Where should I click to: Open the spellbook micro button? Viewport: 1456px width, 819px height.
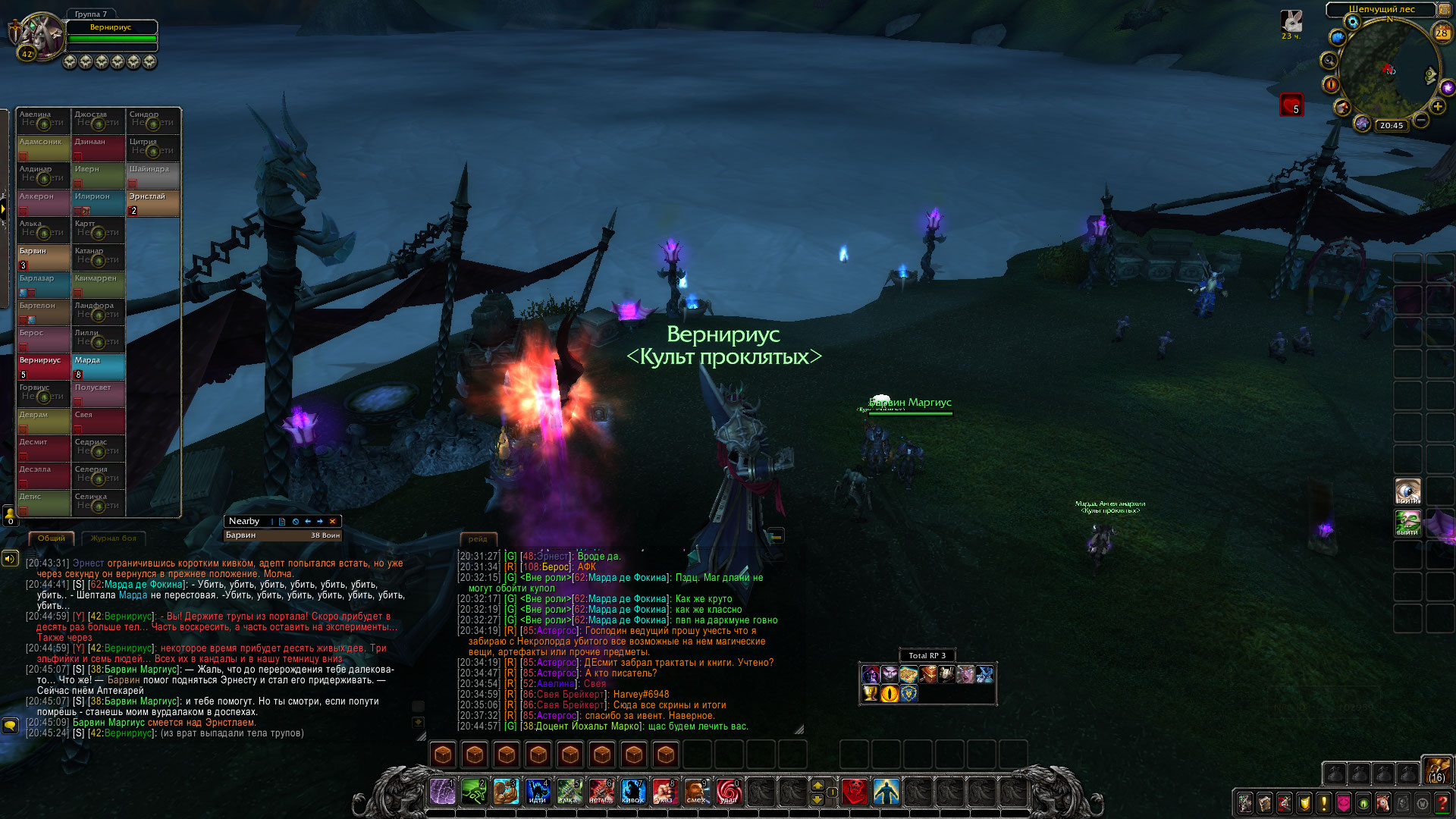coord(1264,803)
